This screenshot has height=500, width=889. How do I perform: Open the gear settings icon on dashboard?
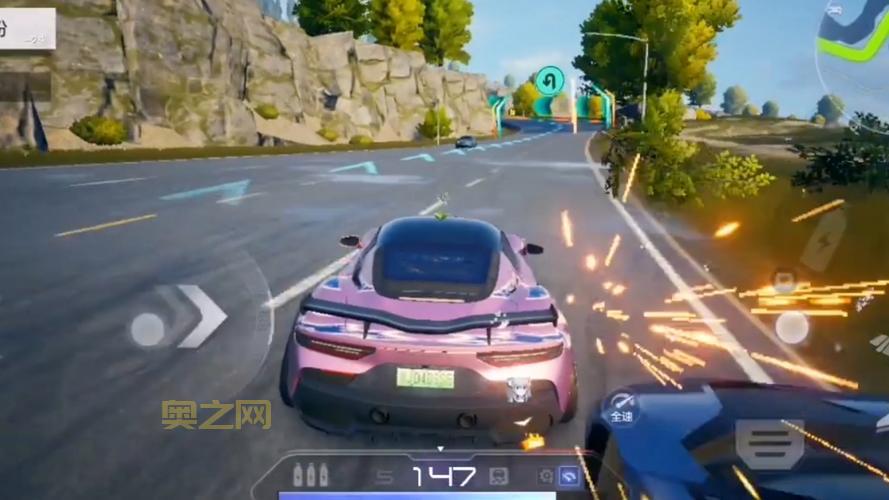point(545,477)
